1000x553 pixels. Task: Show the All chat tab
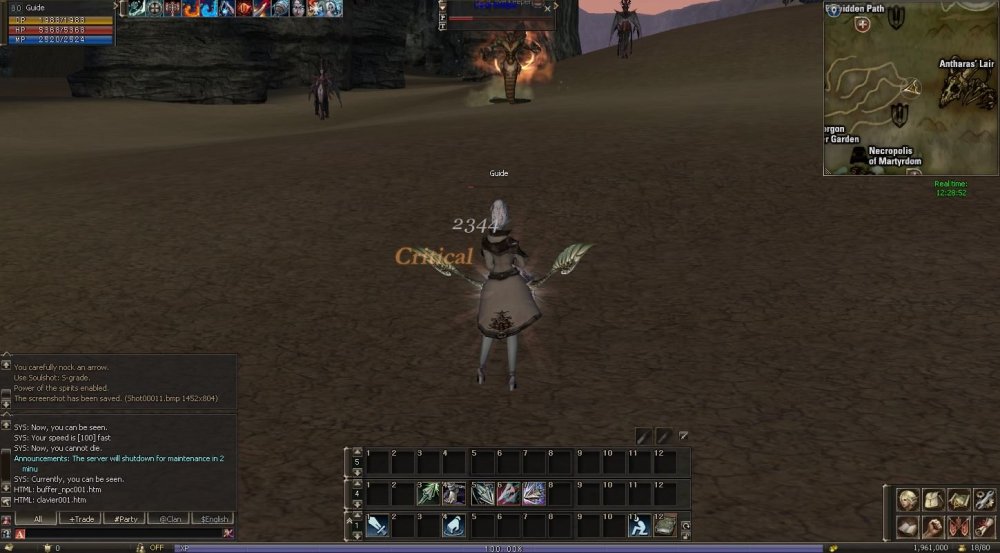[x=38, y=519]
